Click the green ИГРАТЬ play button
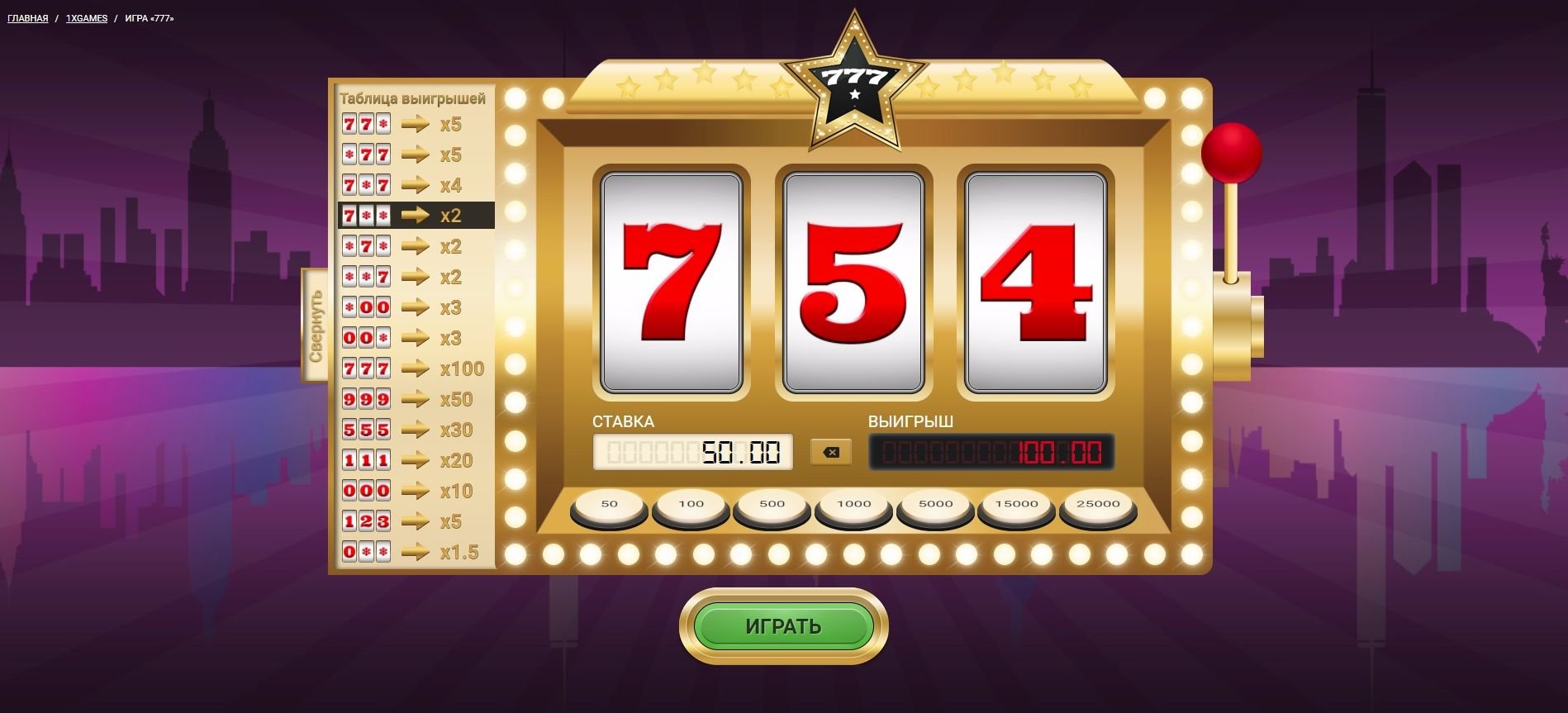The image size is (1568, 713). tap(783, 626)
